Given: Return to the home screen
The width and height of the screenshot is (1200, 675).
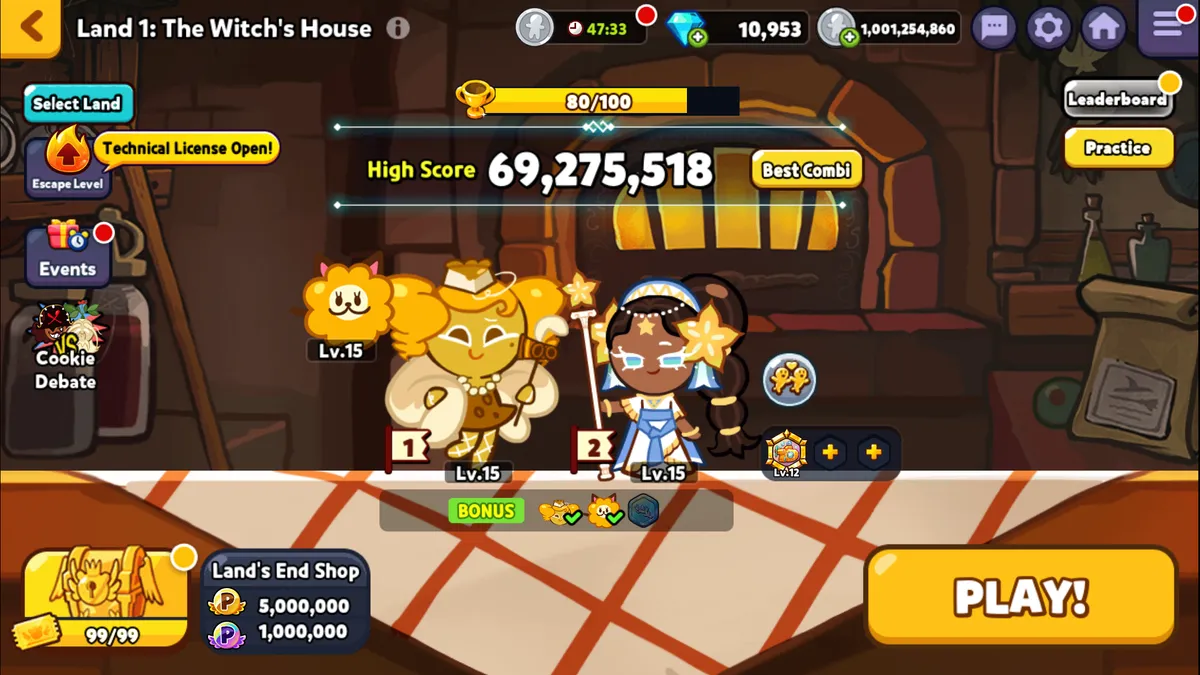Looking at the screenshot, I should pyautogui.click(x=1103, y=28).
